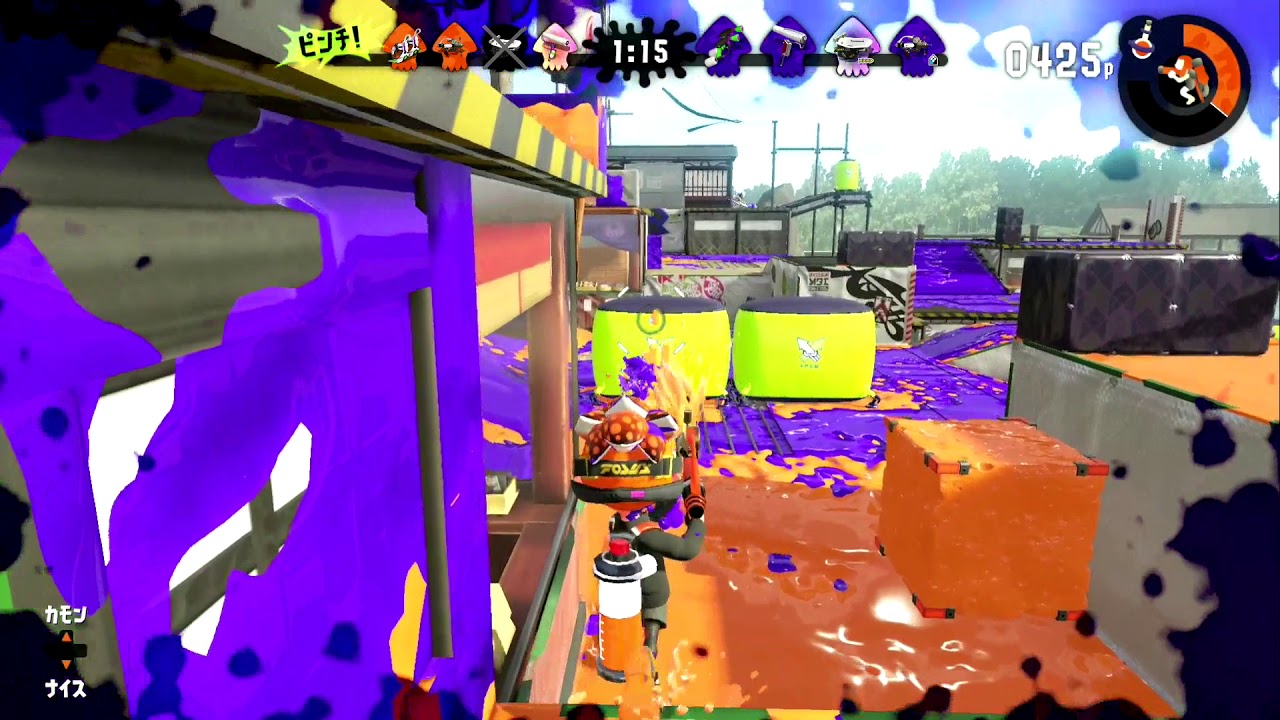The height and width of the screenshot is (720, 1280).
Task: Select the splatted teammate's crossed-out squid icon
Action: (x=505, y=45)
